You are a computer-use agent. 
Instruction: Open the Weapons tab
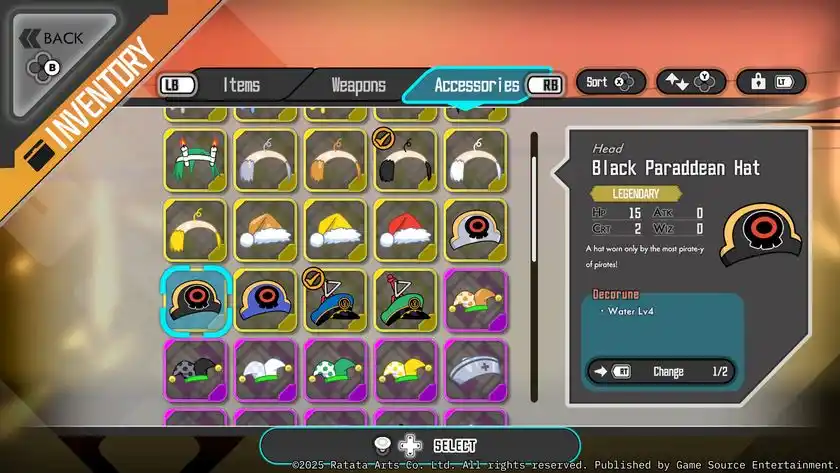357,85
